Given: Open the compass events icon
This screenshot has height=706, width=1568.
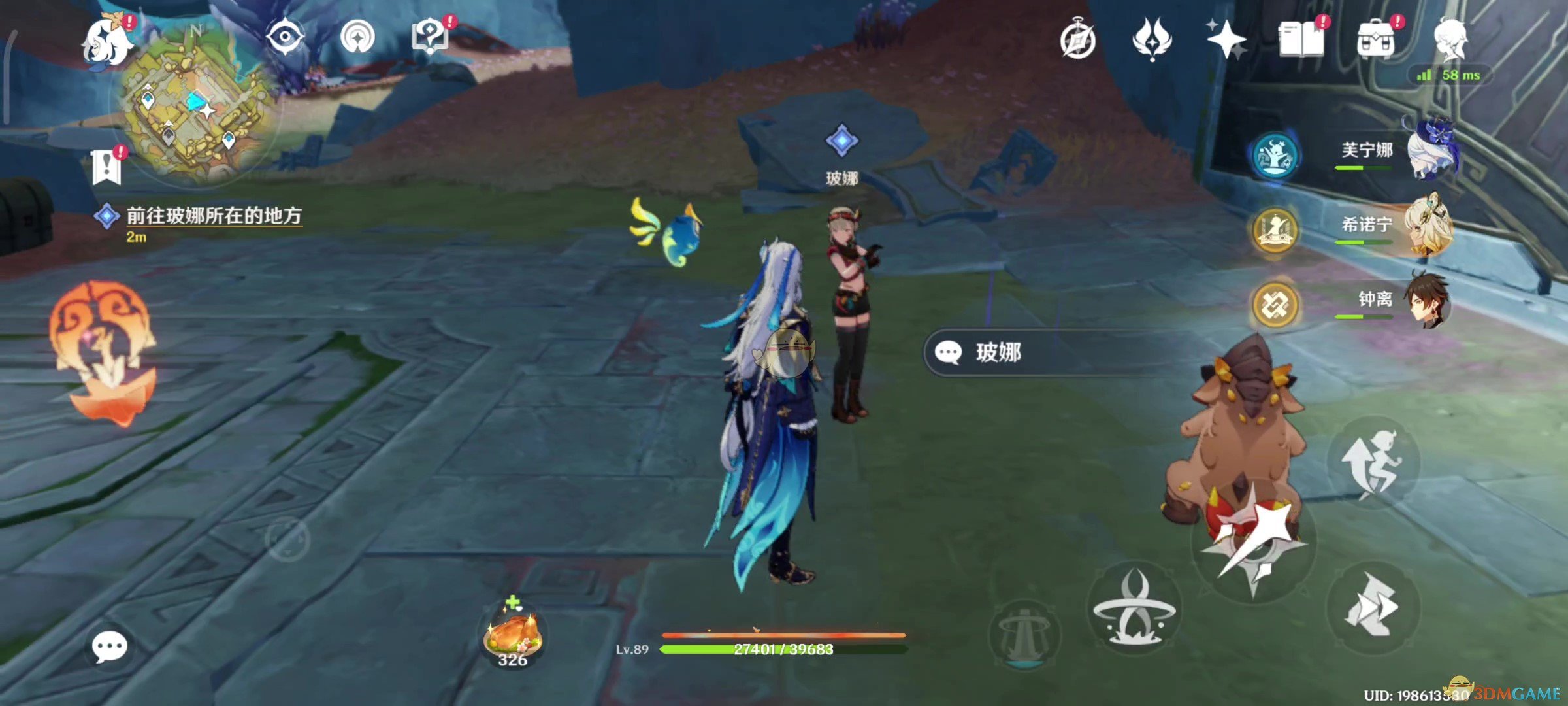Looking at the screenshot, I should tap(1077, 41).
